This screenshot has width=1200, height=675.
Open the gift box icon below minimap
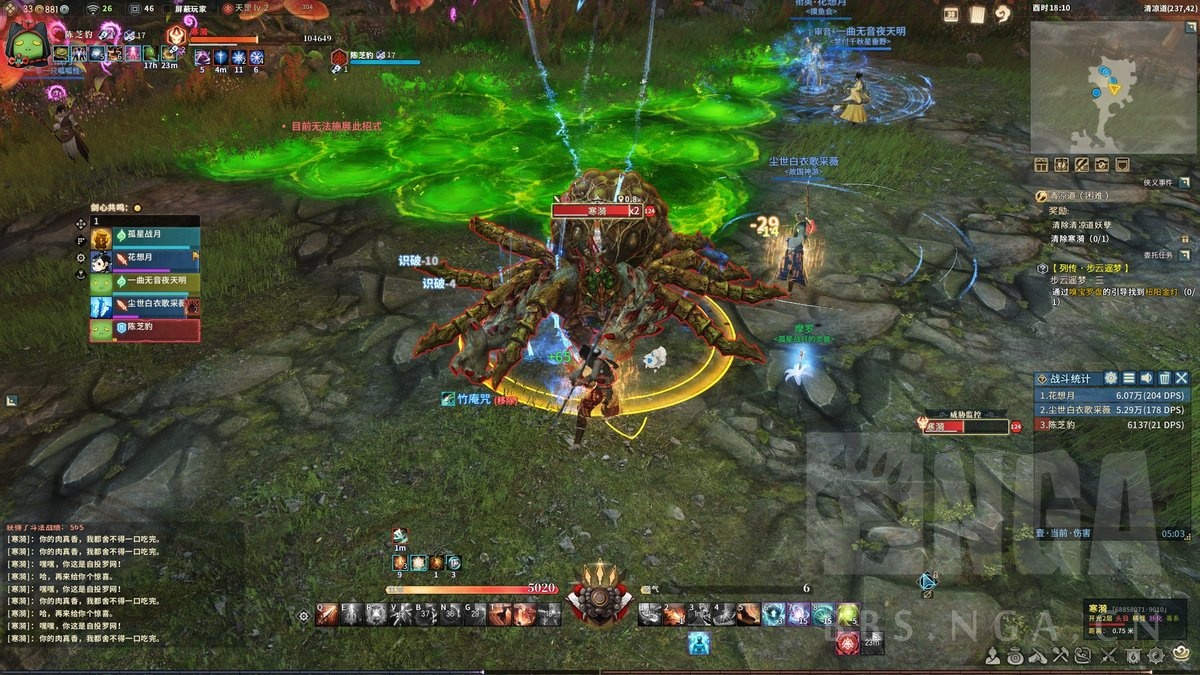(x=1041, y=165)
